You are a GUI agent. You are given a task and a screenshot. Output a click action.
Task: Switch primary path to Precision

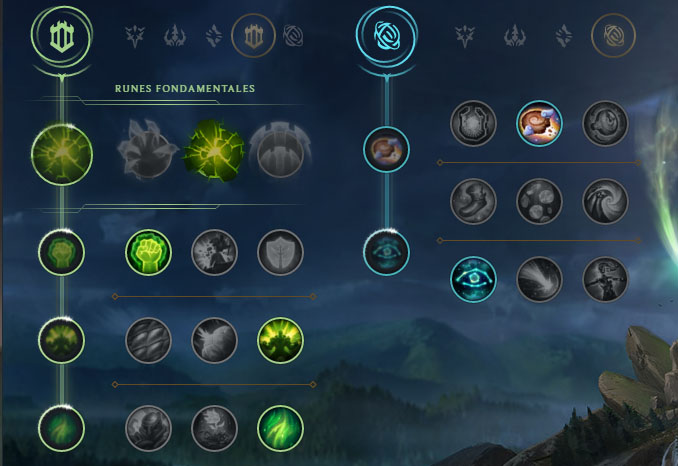click(135, 38)
